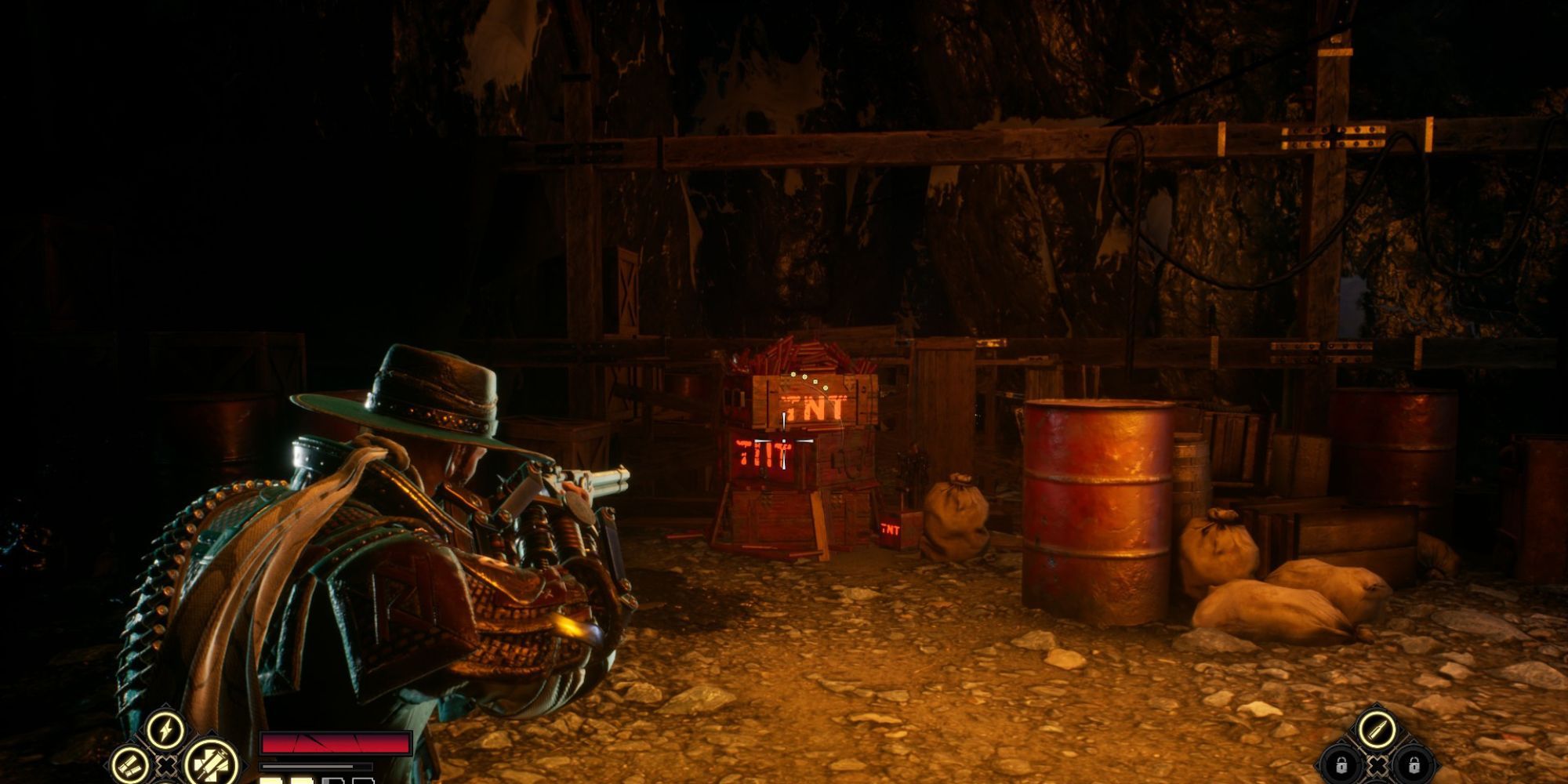Select the partially hidden ability icon below the wheel

click(167, 782)
